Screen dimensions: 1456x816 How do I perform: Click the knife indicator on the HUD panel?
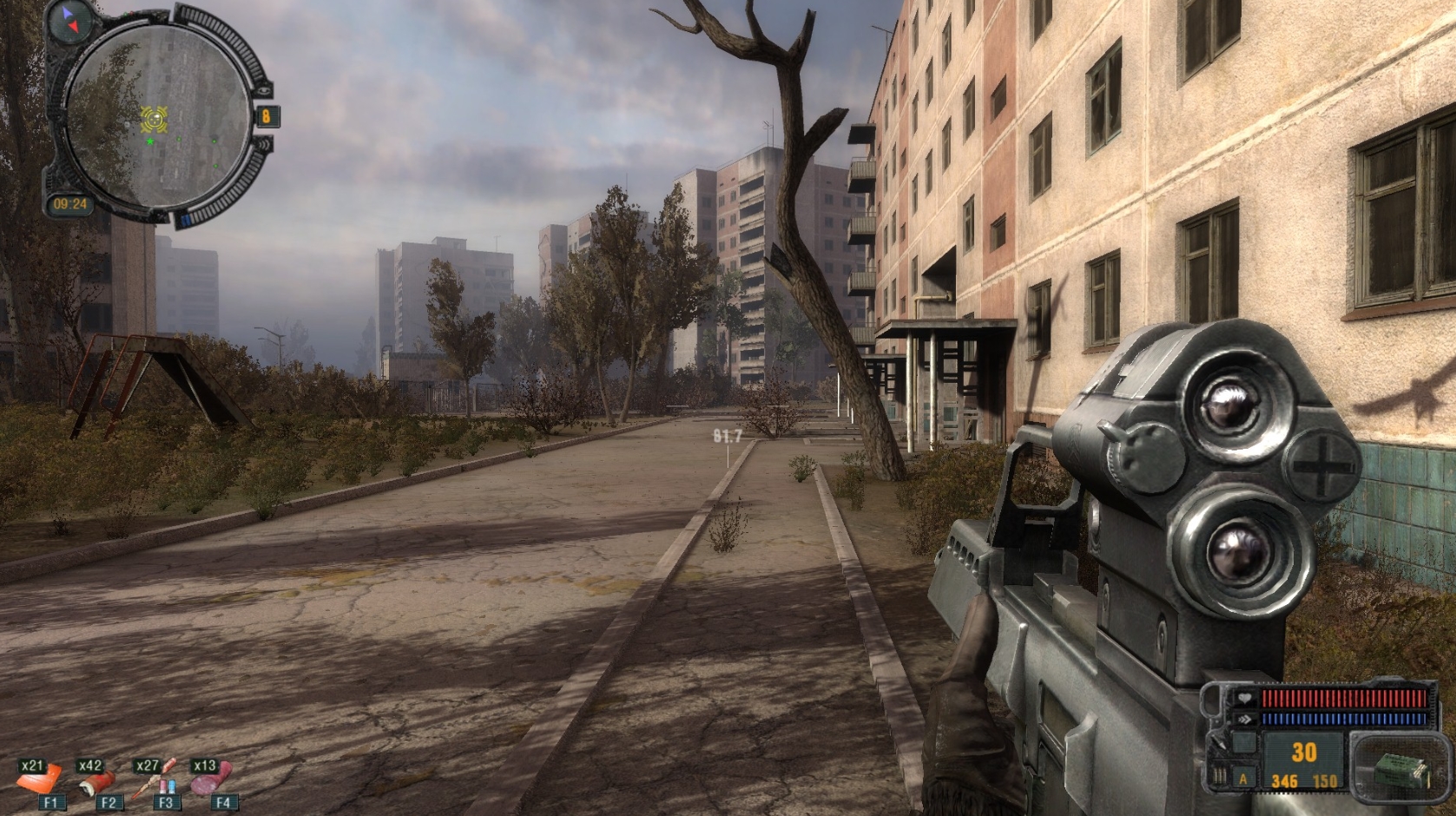(1218, 743)
